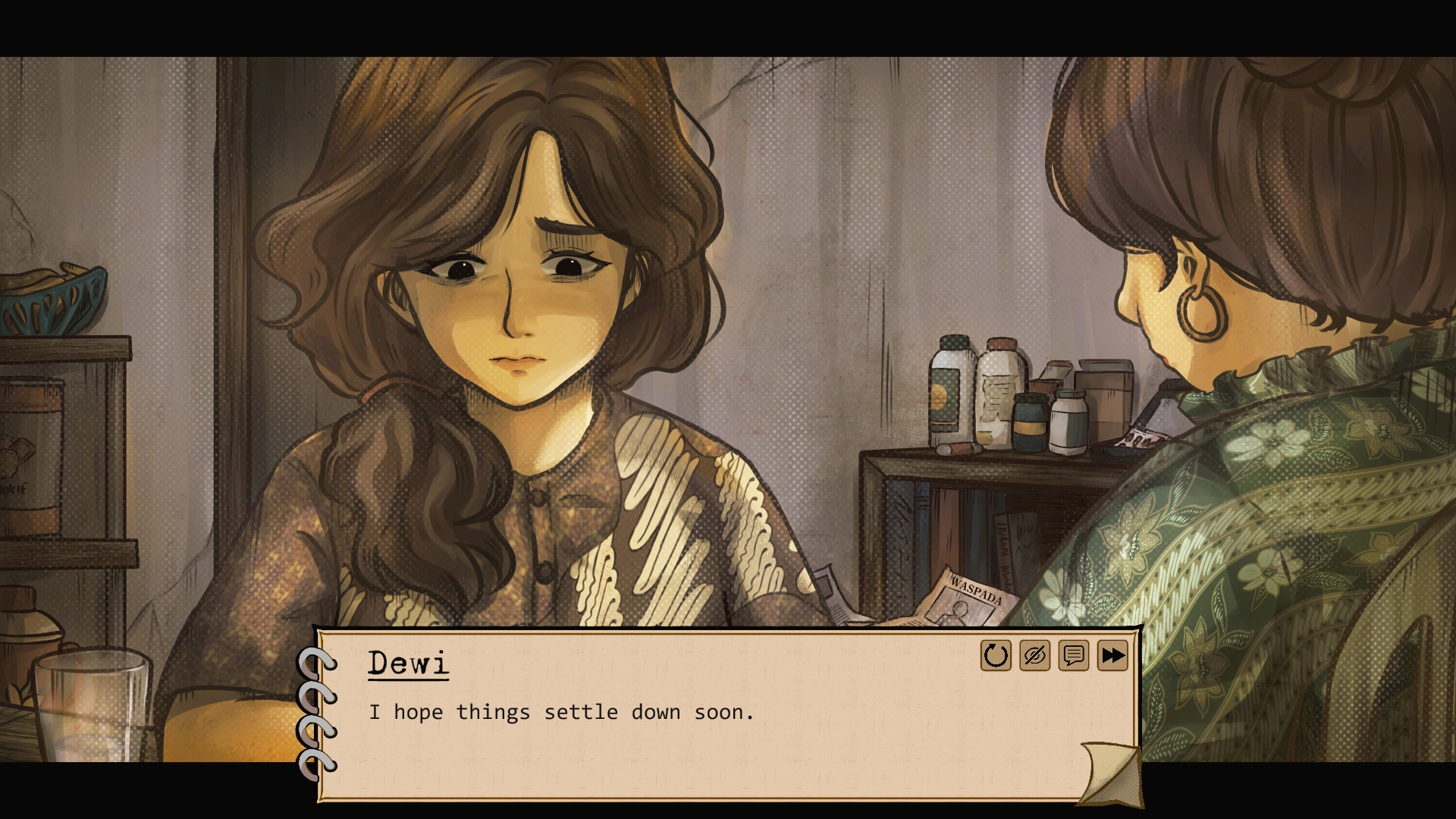Fast-forward the dialogue

1112,656
